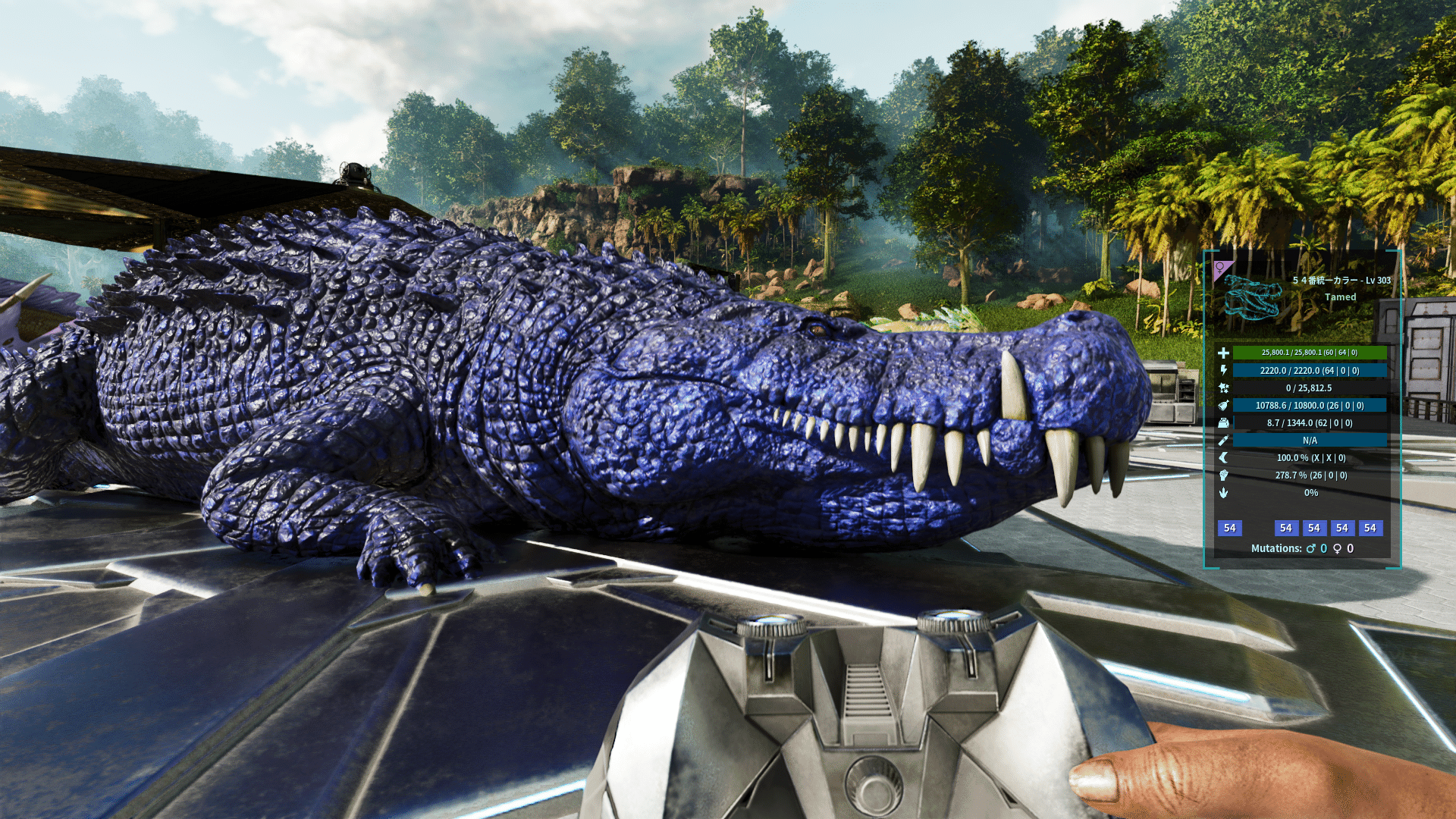Click the crocodile portrait in the stat panel
This screenshot has height=819, width=1456.
(x=1252, y=297)
